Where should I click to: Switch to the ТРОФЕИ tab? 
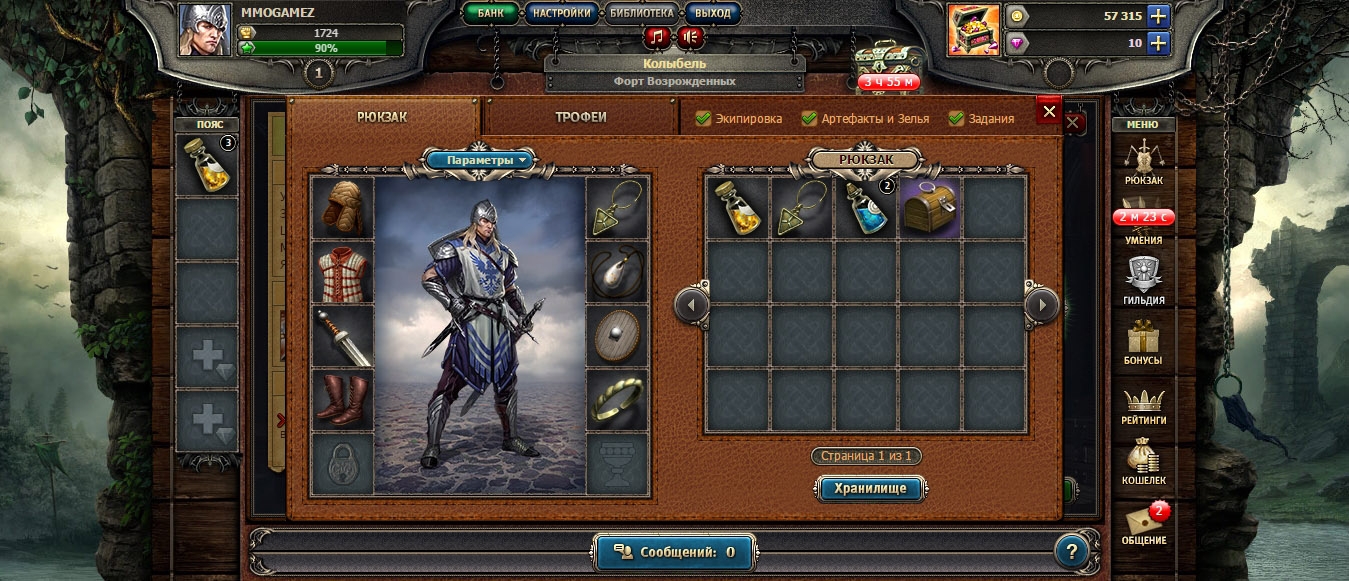[581, 117]
